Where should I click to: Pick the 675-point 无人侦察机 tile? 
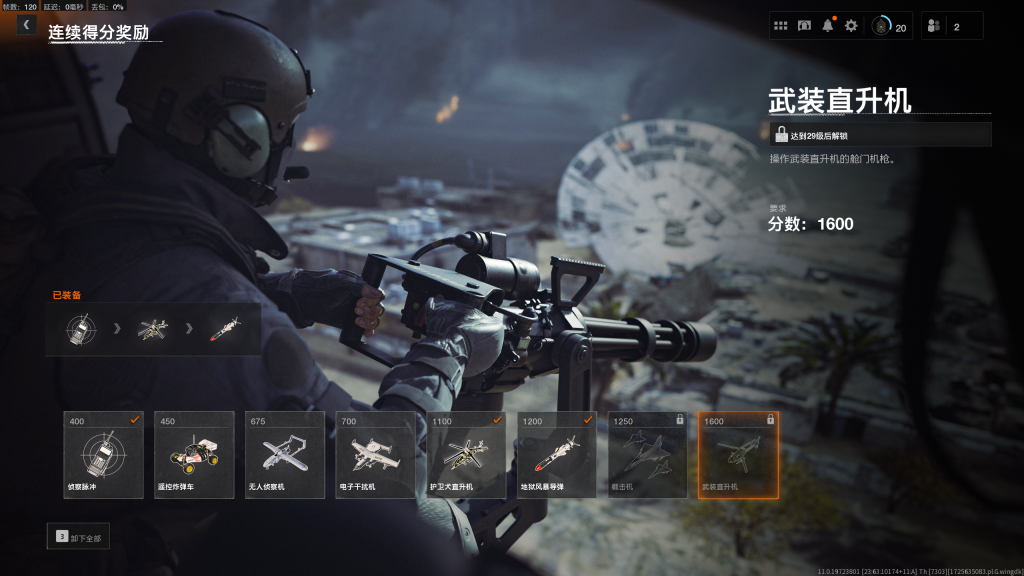(x=285, y=455)
